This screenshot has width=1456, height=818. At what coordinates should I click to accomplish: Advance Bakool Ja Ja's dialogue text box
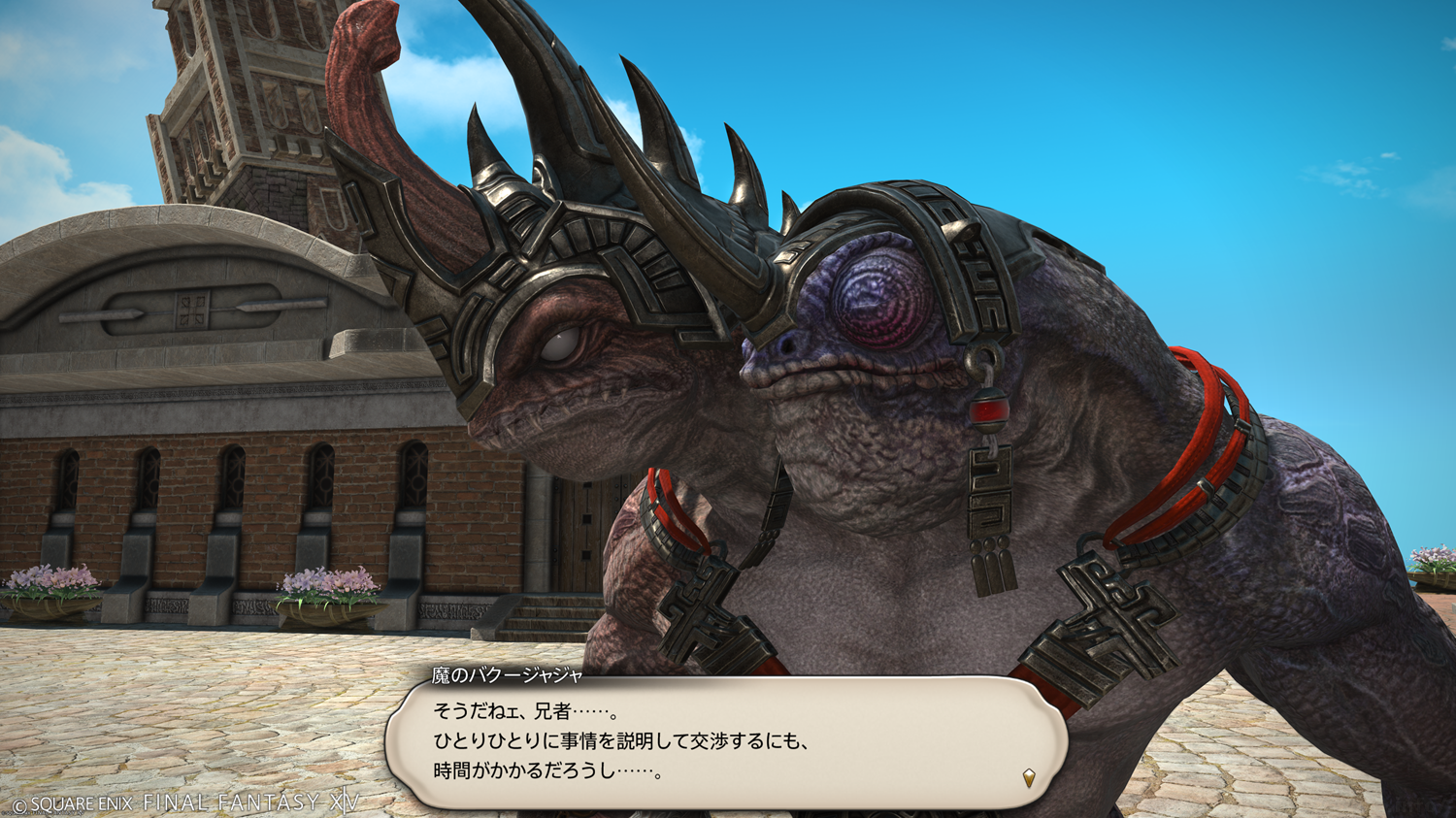tap(726, 742)
